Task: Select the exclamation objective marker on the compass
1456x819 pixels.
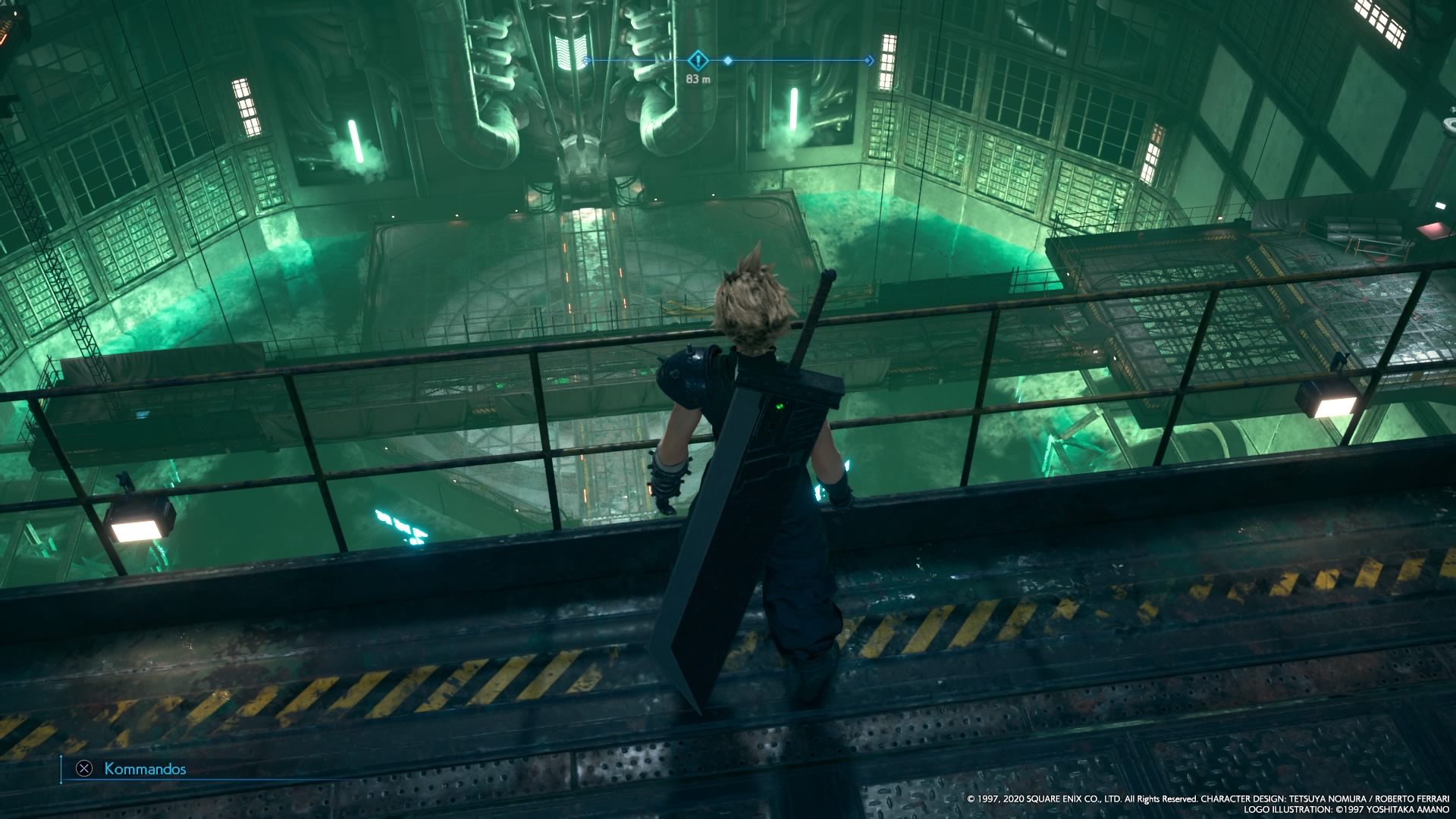Action: pos(698,61)
